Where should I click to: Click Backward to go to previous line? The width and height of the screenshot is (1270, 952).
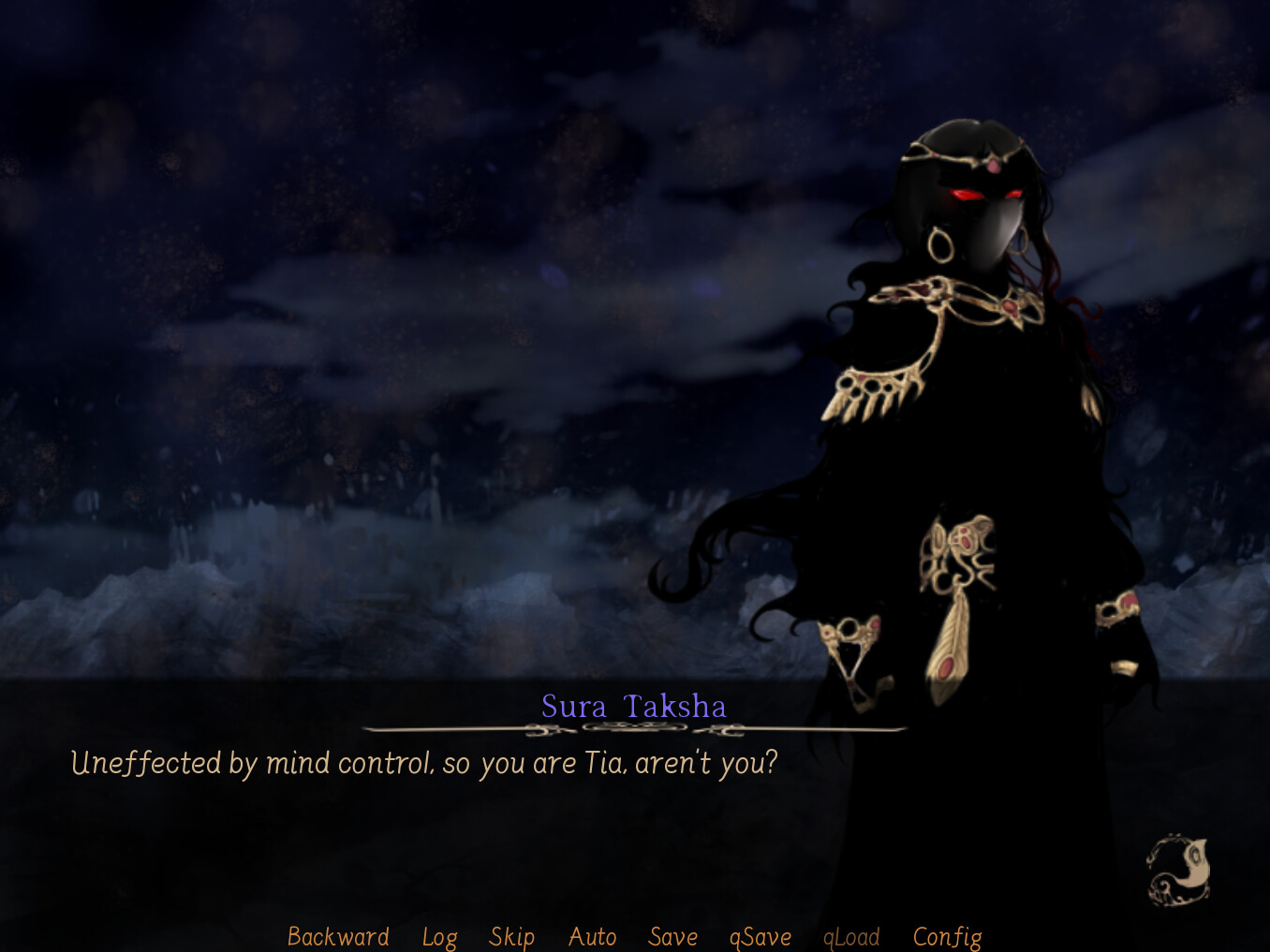pos(337,936)
